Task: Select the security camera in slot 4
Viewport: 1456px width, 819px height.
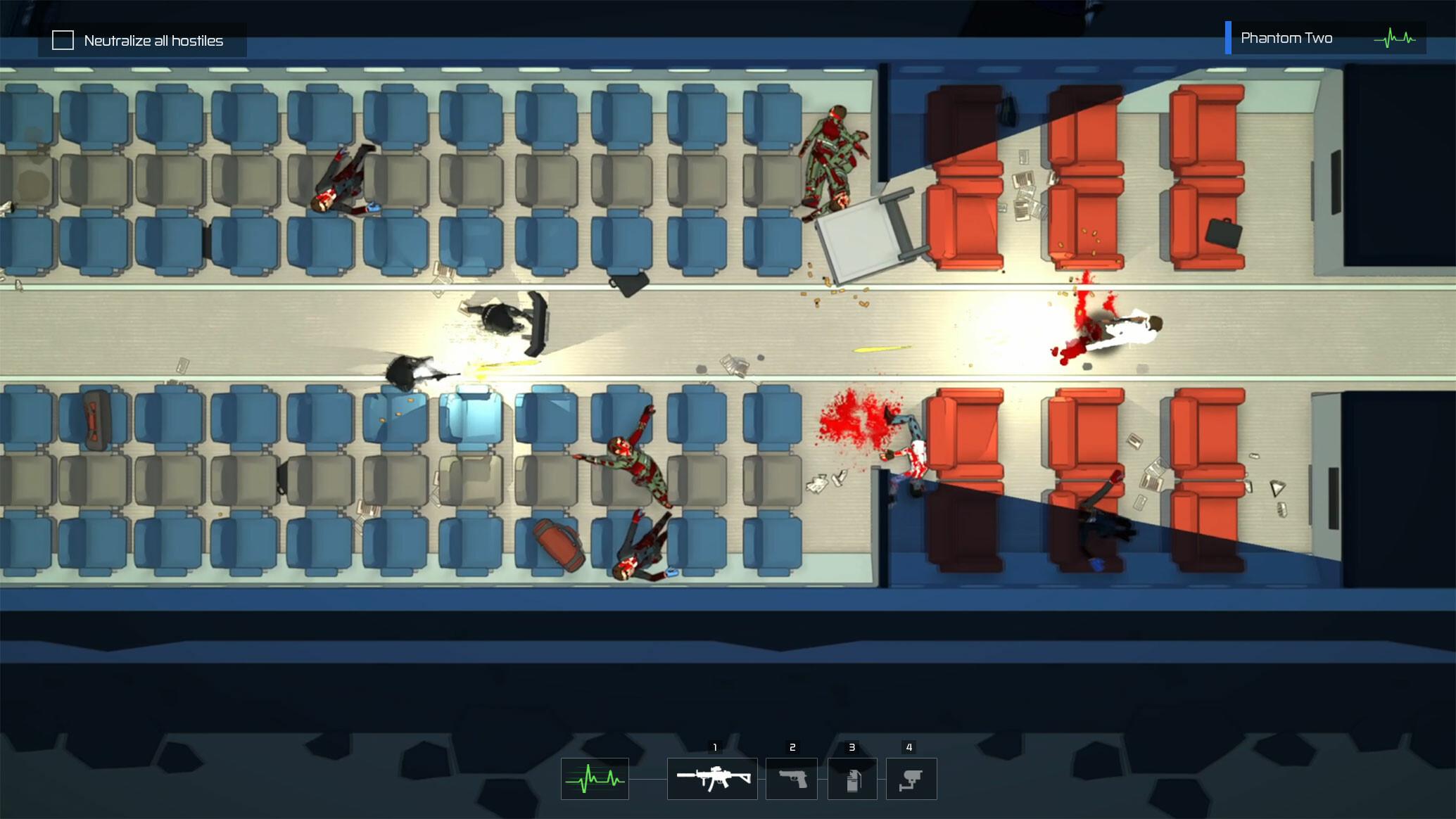Action: [x=912, y=778]
